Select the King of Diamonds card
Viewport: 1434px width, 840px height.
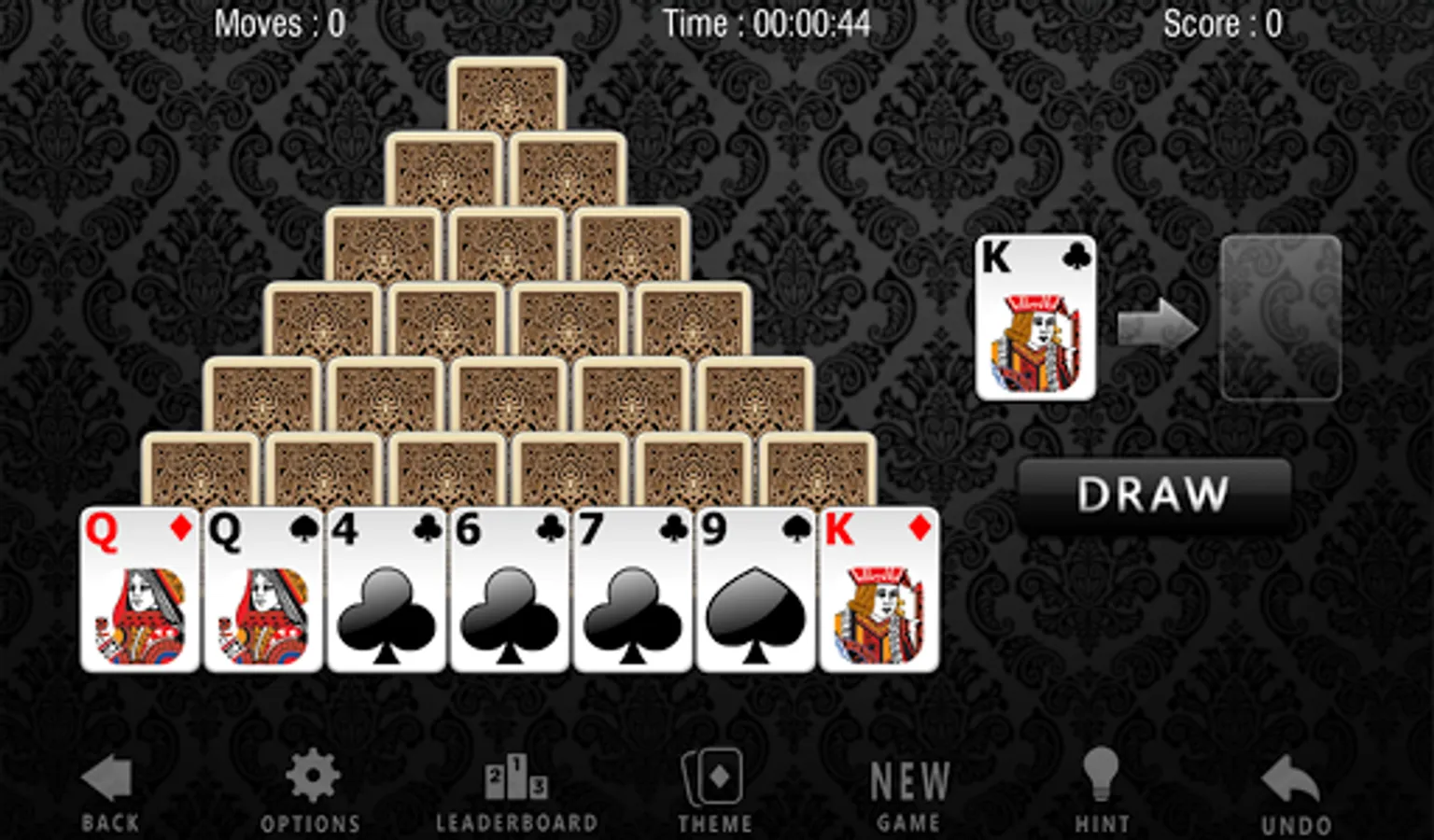pos(878,588)
